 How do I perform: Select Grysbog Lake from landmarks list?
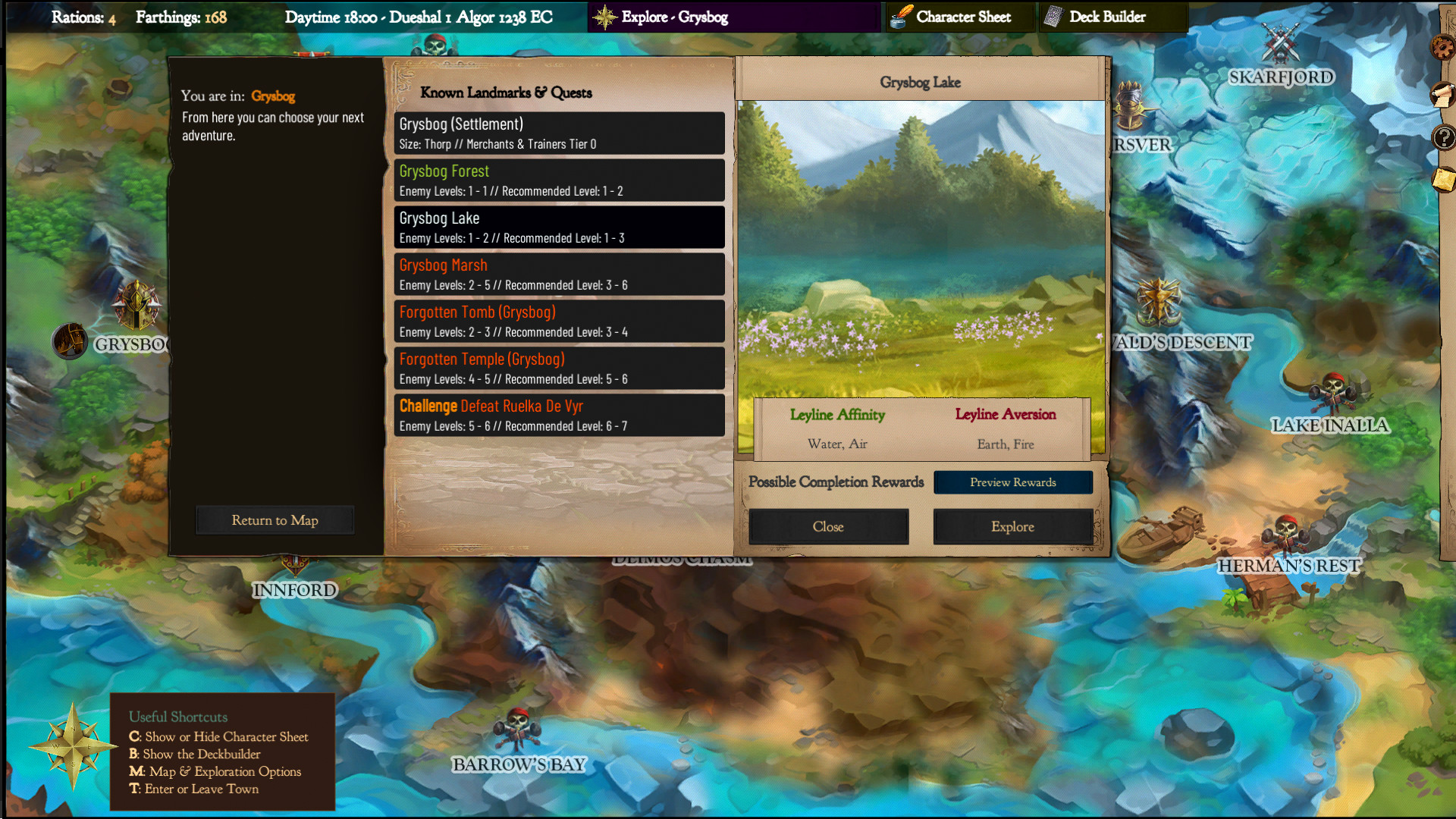tap(559, 227)
